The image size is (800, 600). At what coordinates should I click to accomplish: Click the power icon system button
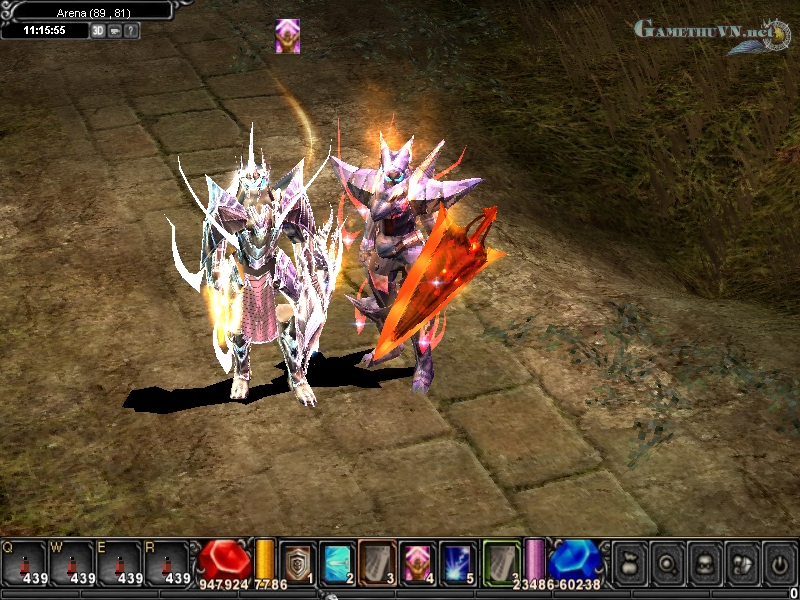point(779,562)
